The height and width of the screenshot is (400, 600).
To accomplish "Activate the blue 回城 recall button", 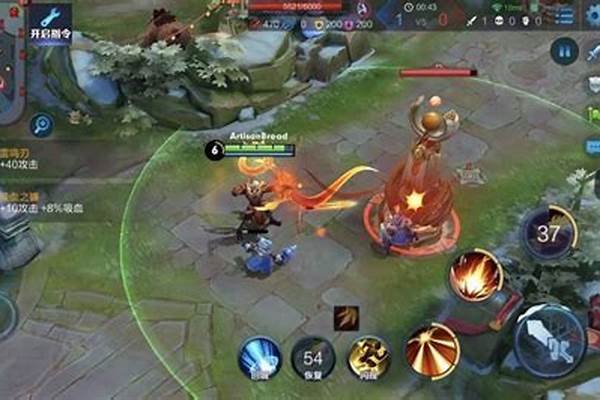I will [x=259, y=357].
